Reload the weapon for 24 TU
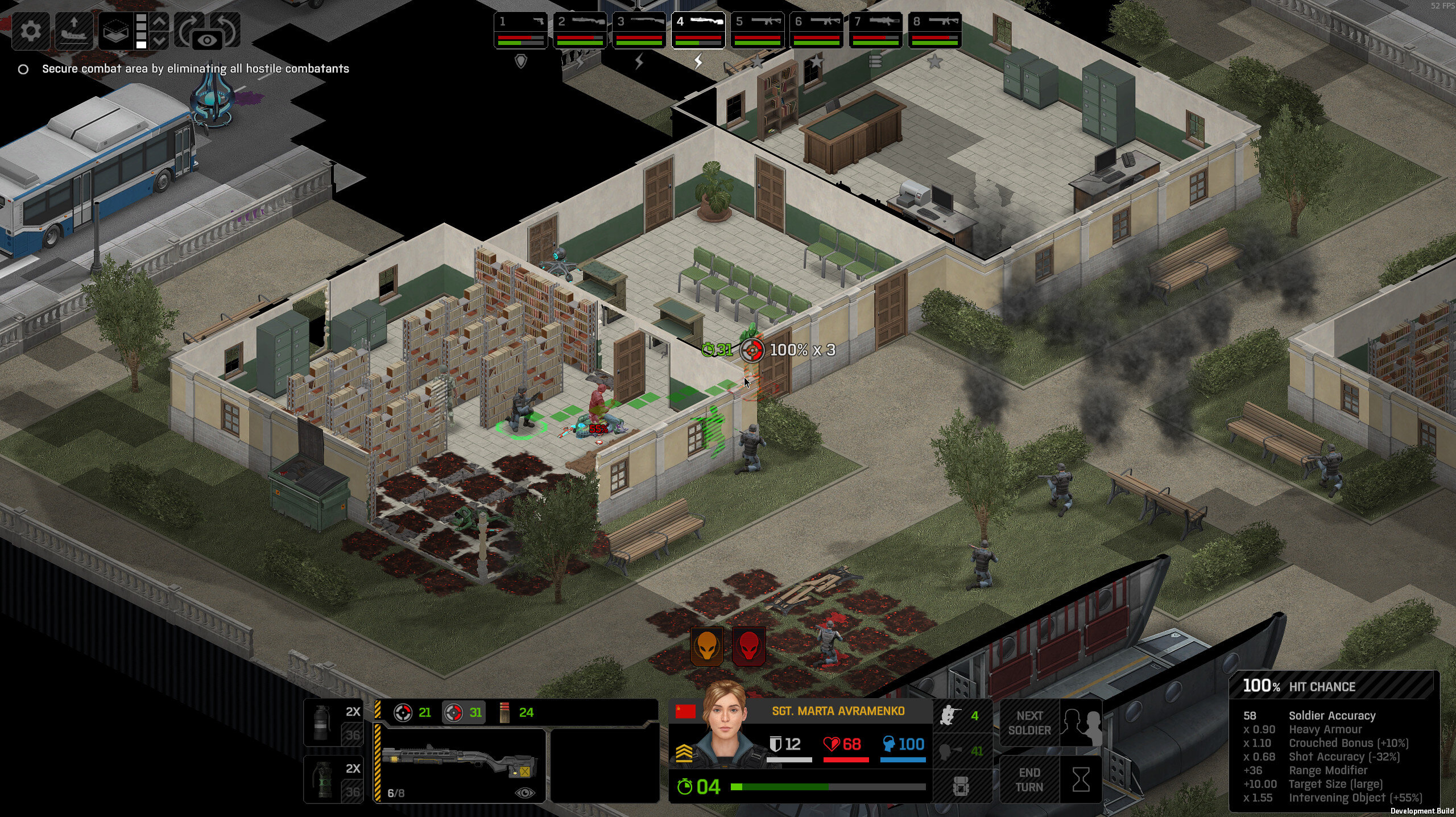 point(516,712)
